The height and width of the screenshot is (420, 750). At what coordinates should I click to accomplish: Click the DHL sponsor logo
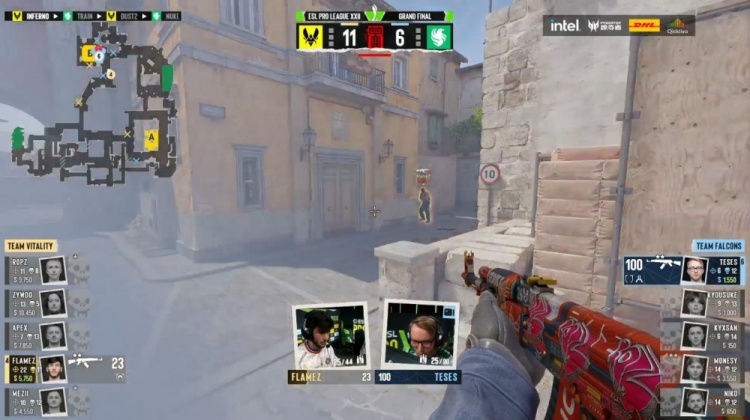644,25
